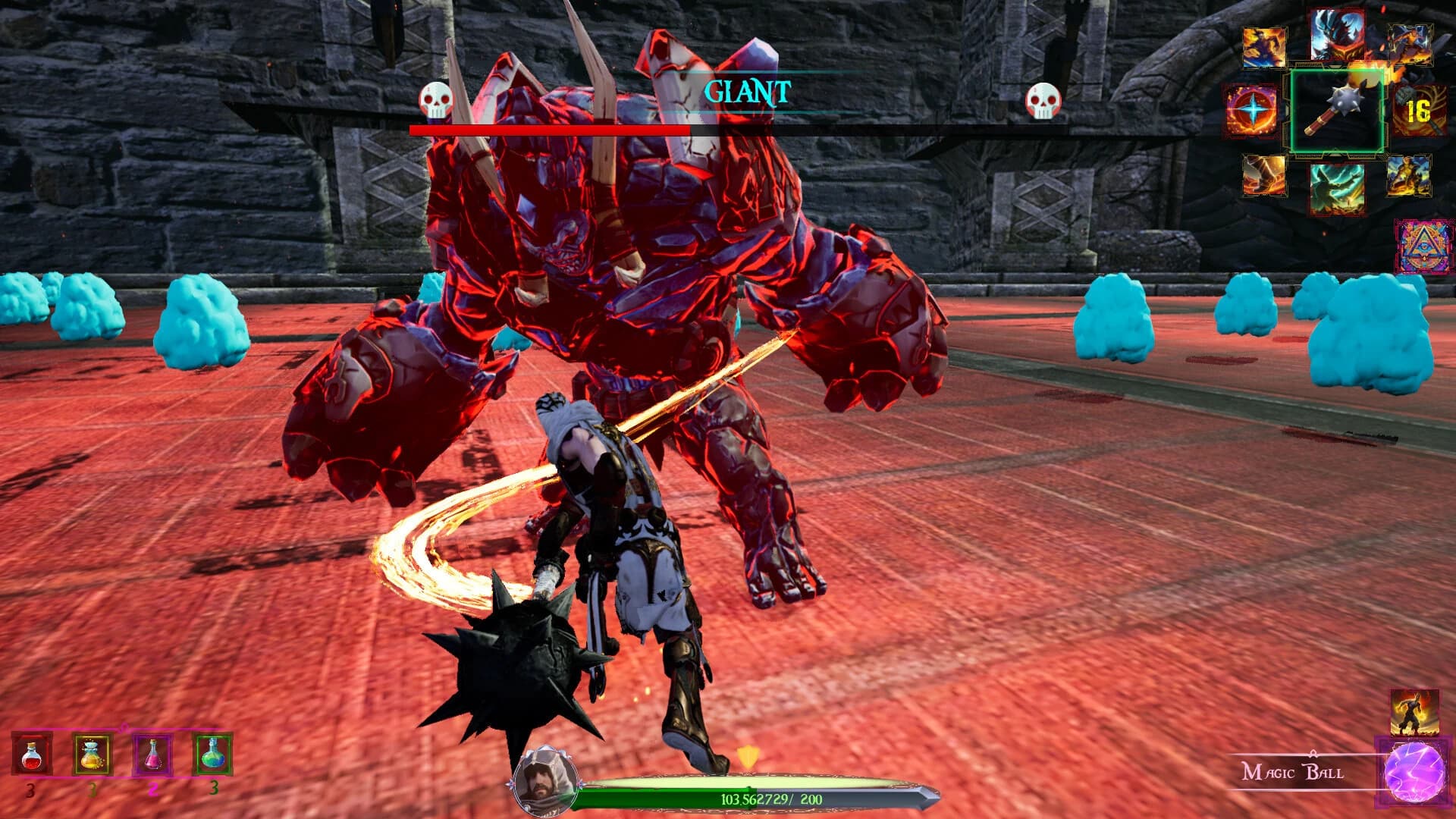Viewport: 1456px width, 819px height.
Task: Activate the blue four-point star ability
Action: pos(1252,111)
